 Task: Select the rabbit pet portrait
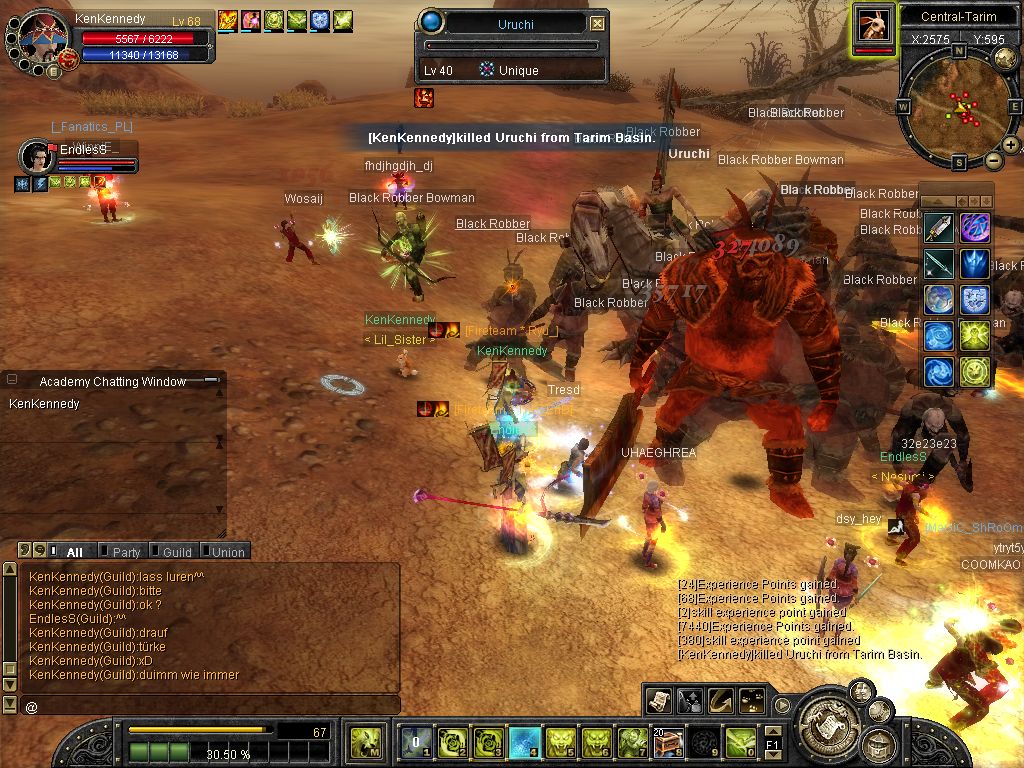tap(874, 23)
